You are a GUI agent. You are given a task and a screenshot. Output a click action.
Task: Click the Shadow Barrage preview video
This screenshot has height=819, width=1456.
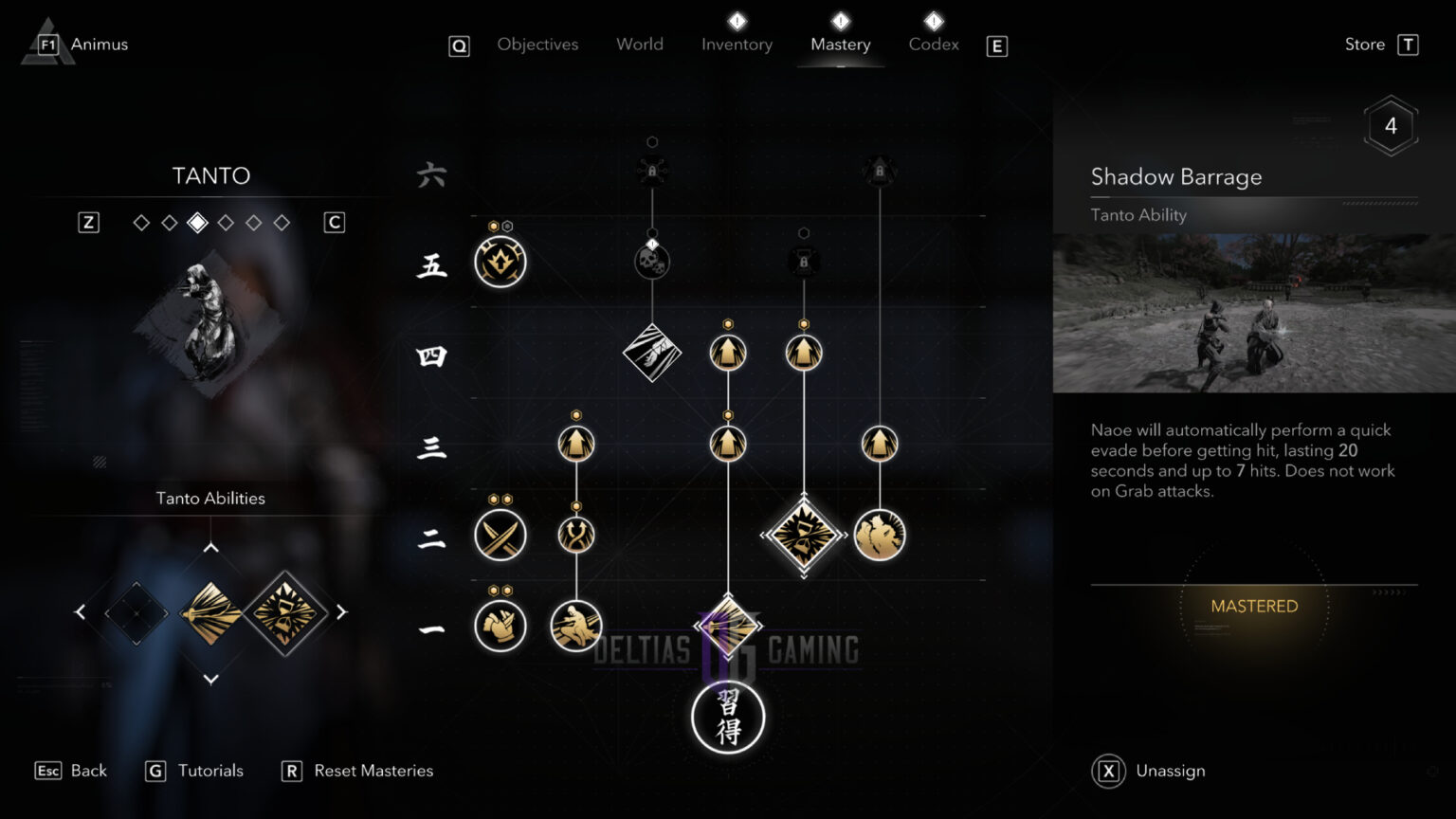click(1253, 311)
